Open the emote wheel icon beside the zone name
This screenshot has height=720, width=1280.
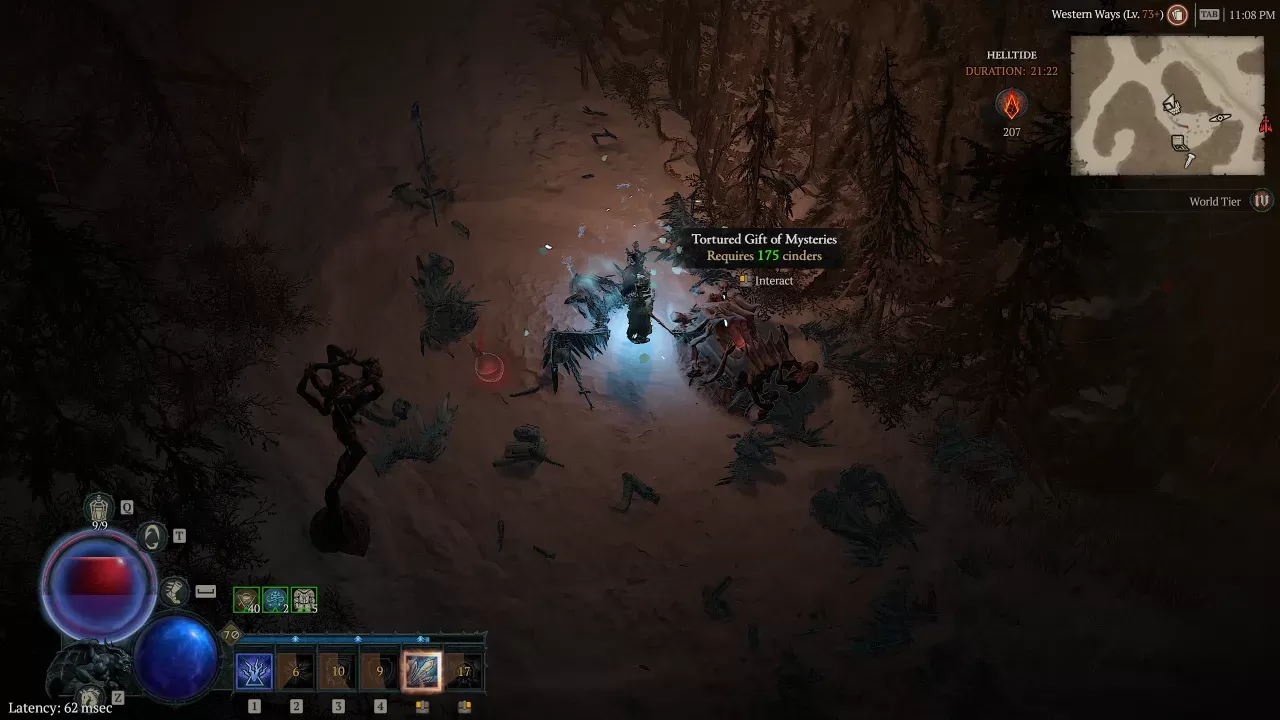click(x=1176, y=14)
